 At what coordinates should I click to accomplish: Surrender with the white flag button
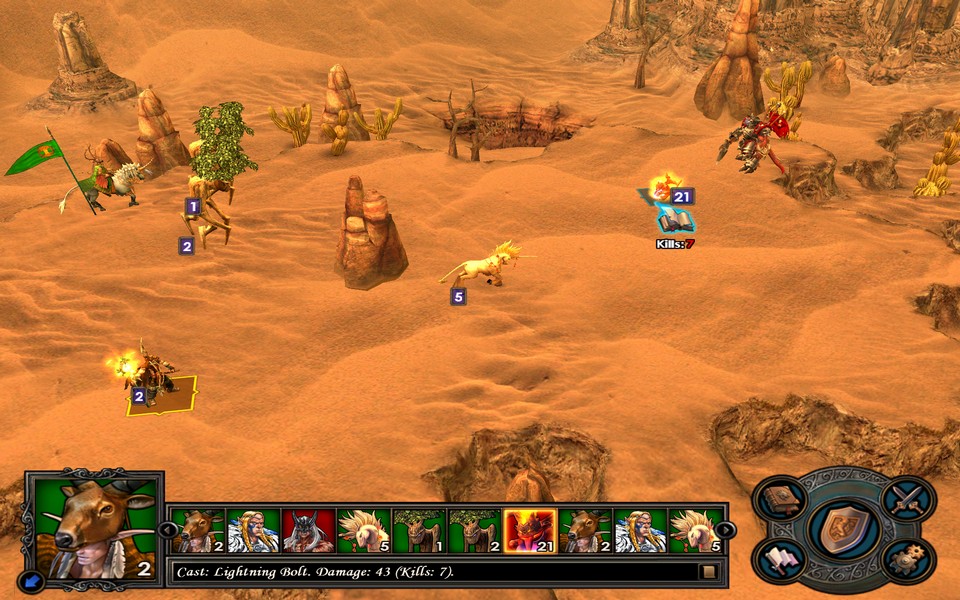pos(782,559)
